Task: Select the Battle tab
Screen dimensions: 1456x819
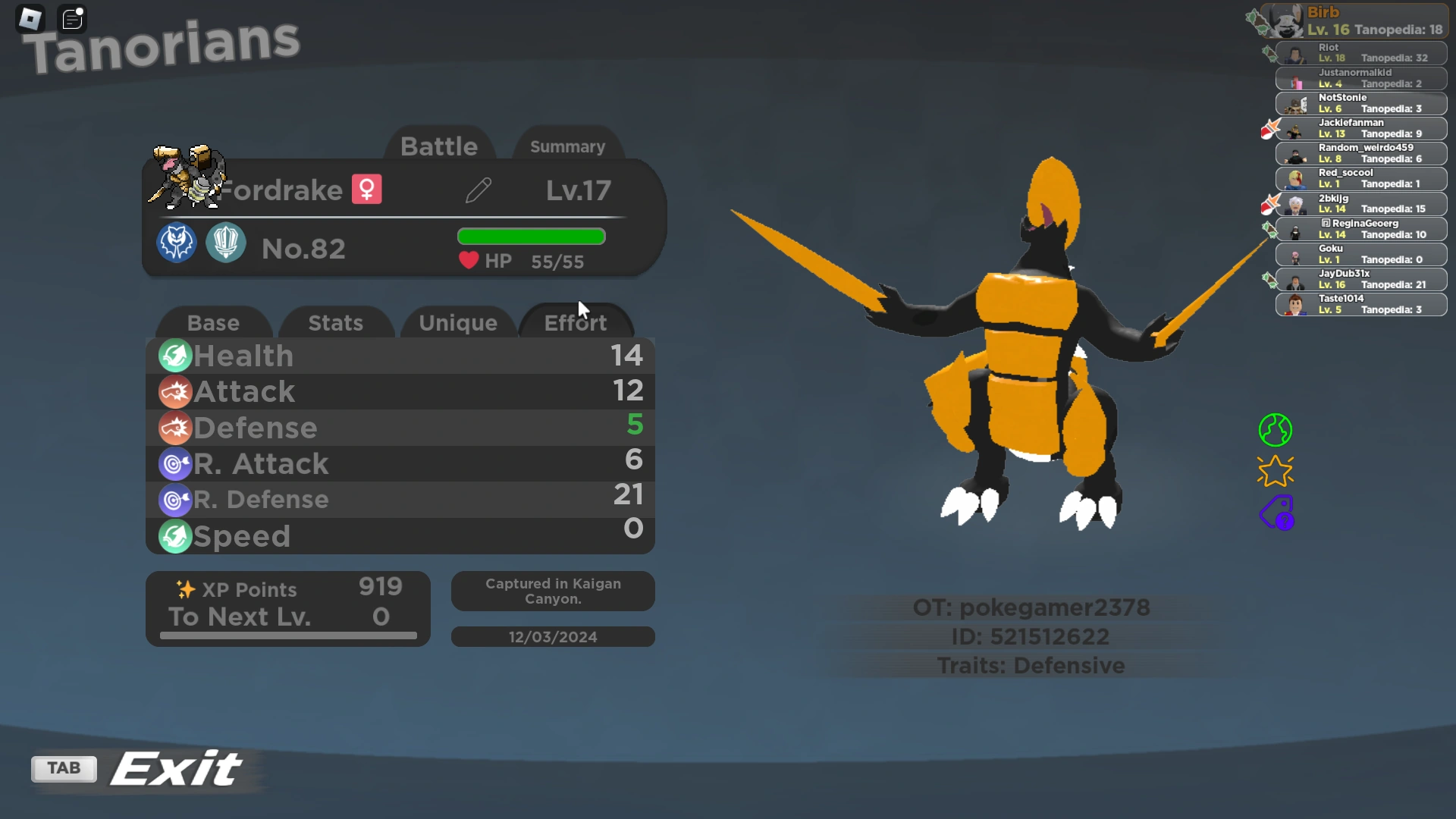Action: pyautogui.click(x=440, y=146)
